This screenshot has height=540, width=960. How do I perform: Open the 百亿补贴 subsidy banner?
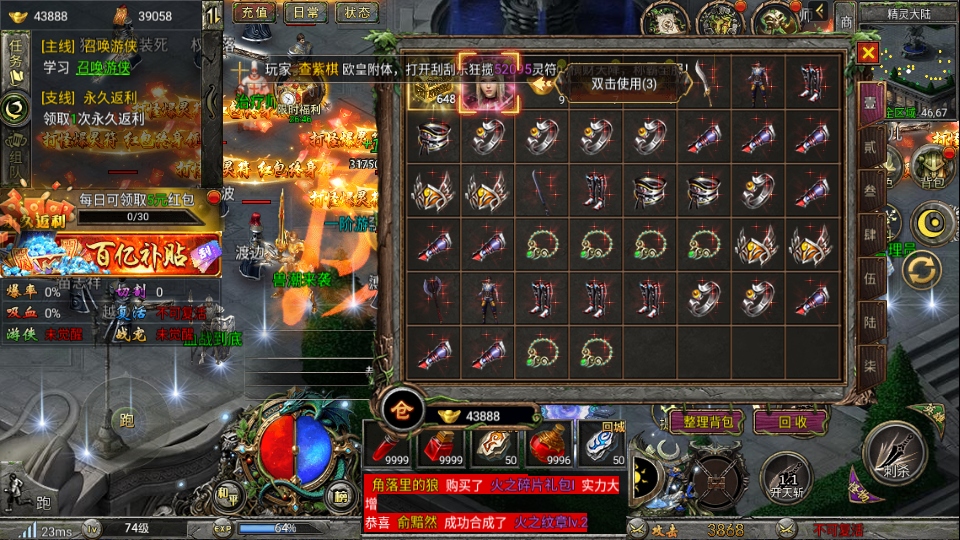(110, 255)
